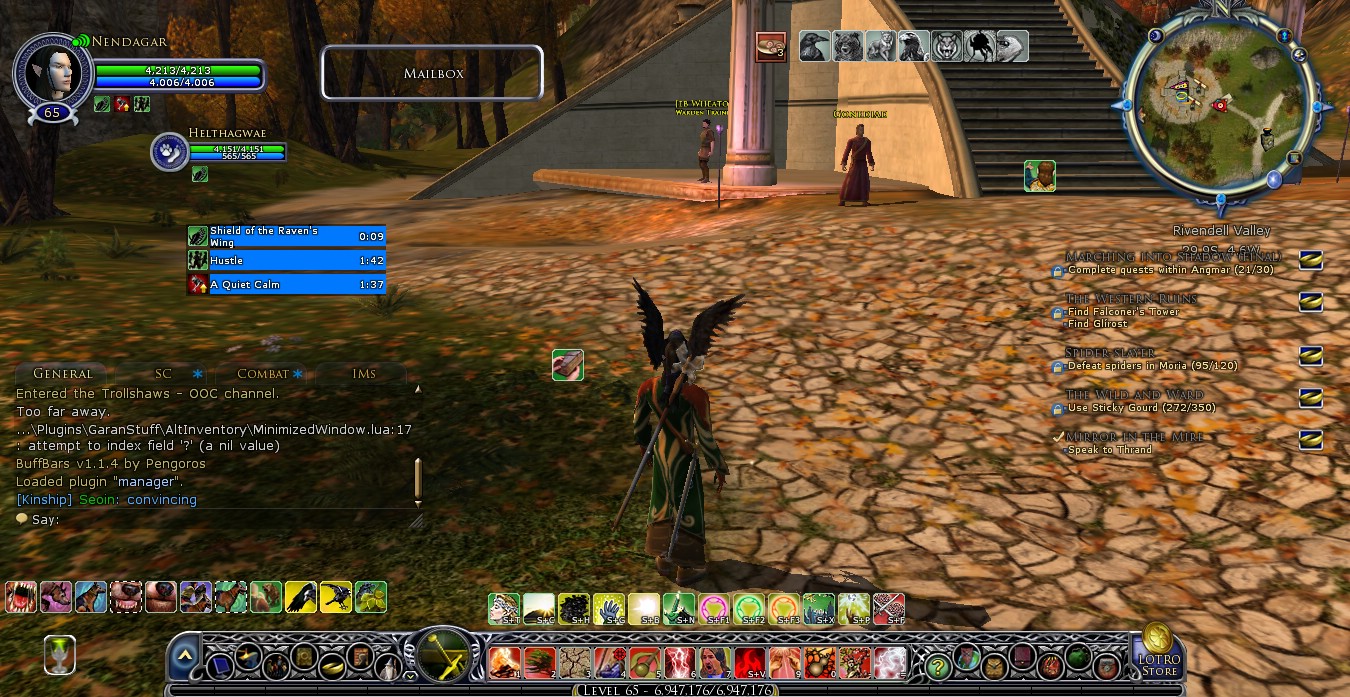Click the Marching into Shadow quest tracker button
The width and height of the screenshot is (1350, 697).
pyautogui.click(x=1310, y=260)
